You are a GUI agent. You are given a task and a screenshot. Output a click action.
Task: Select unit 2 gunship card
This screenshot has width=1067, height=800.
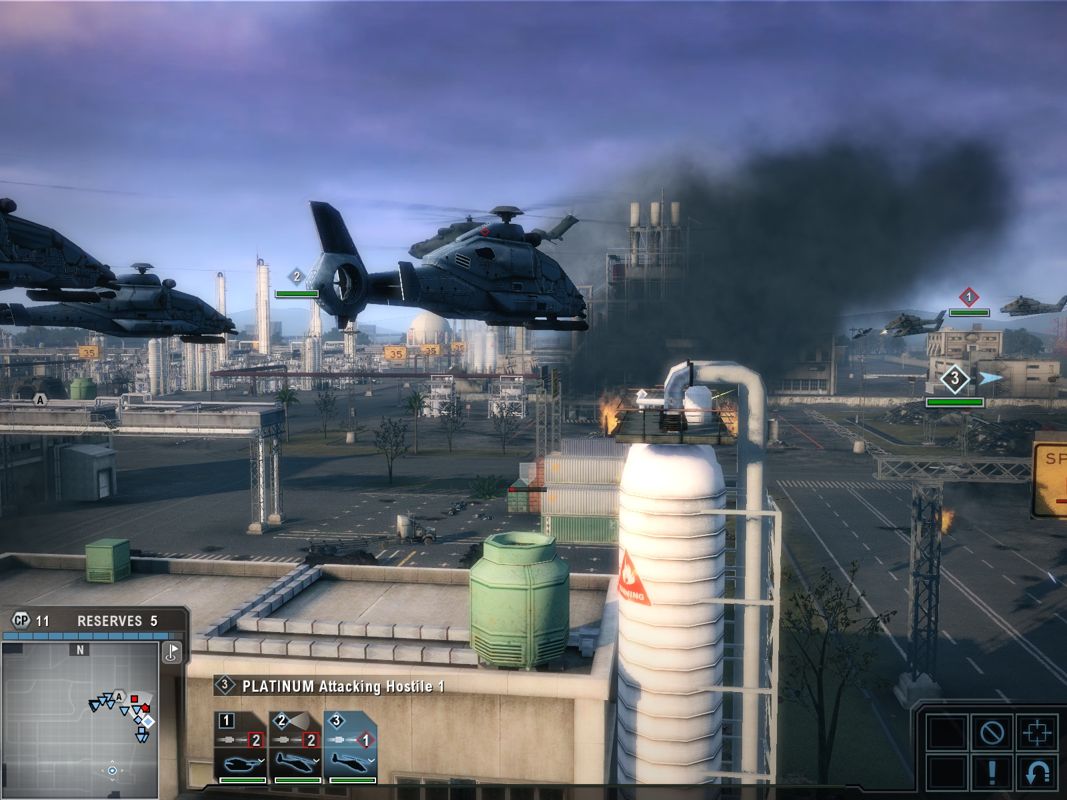coord(296,748)
